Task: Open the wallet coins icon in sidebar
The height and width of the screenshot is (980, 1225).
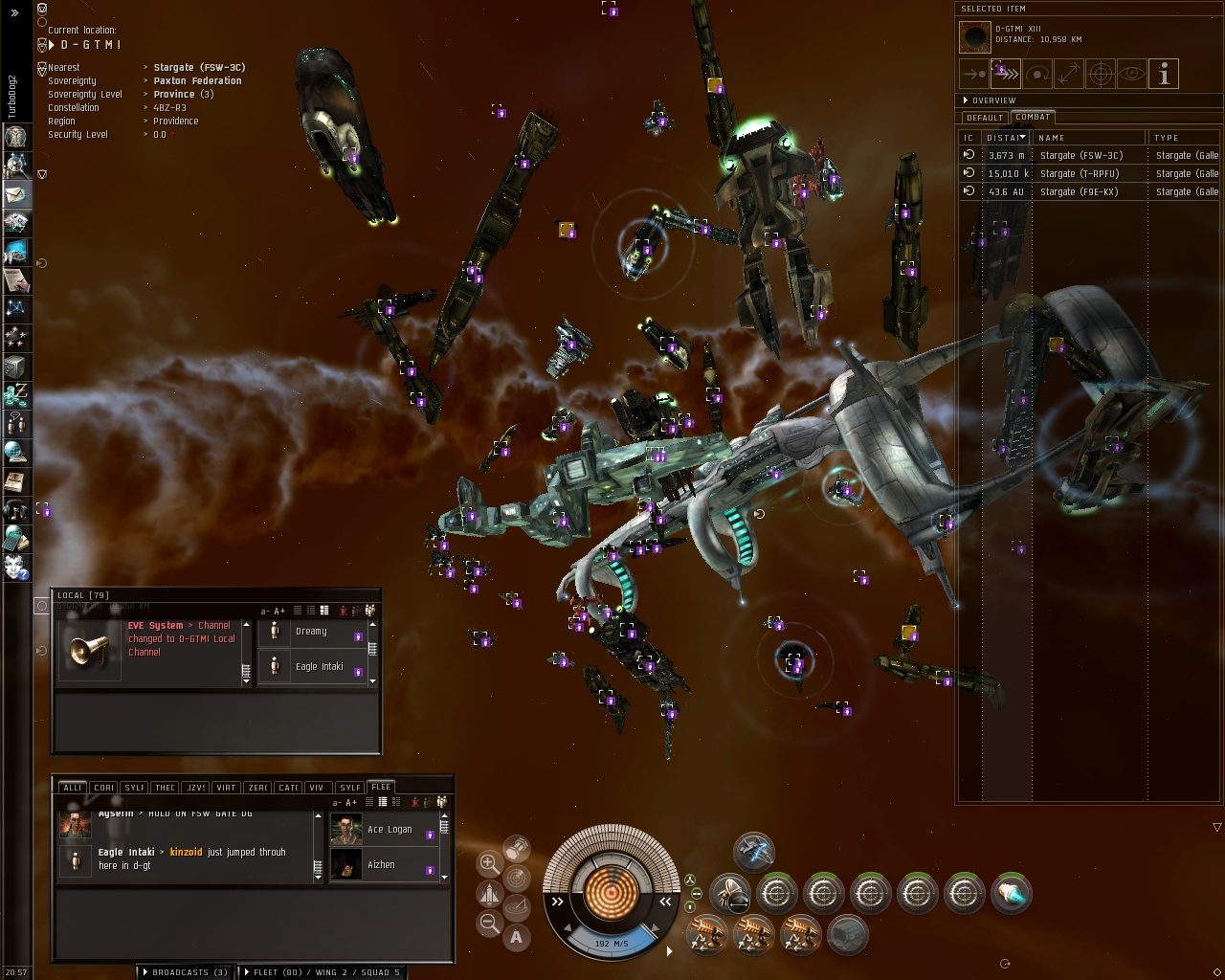Action: (16, 394)
